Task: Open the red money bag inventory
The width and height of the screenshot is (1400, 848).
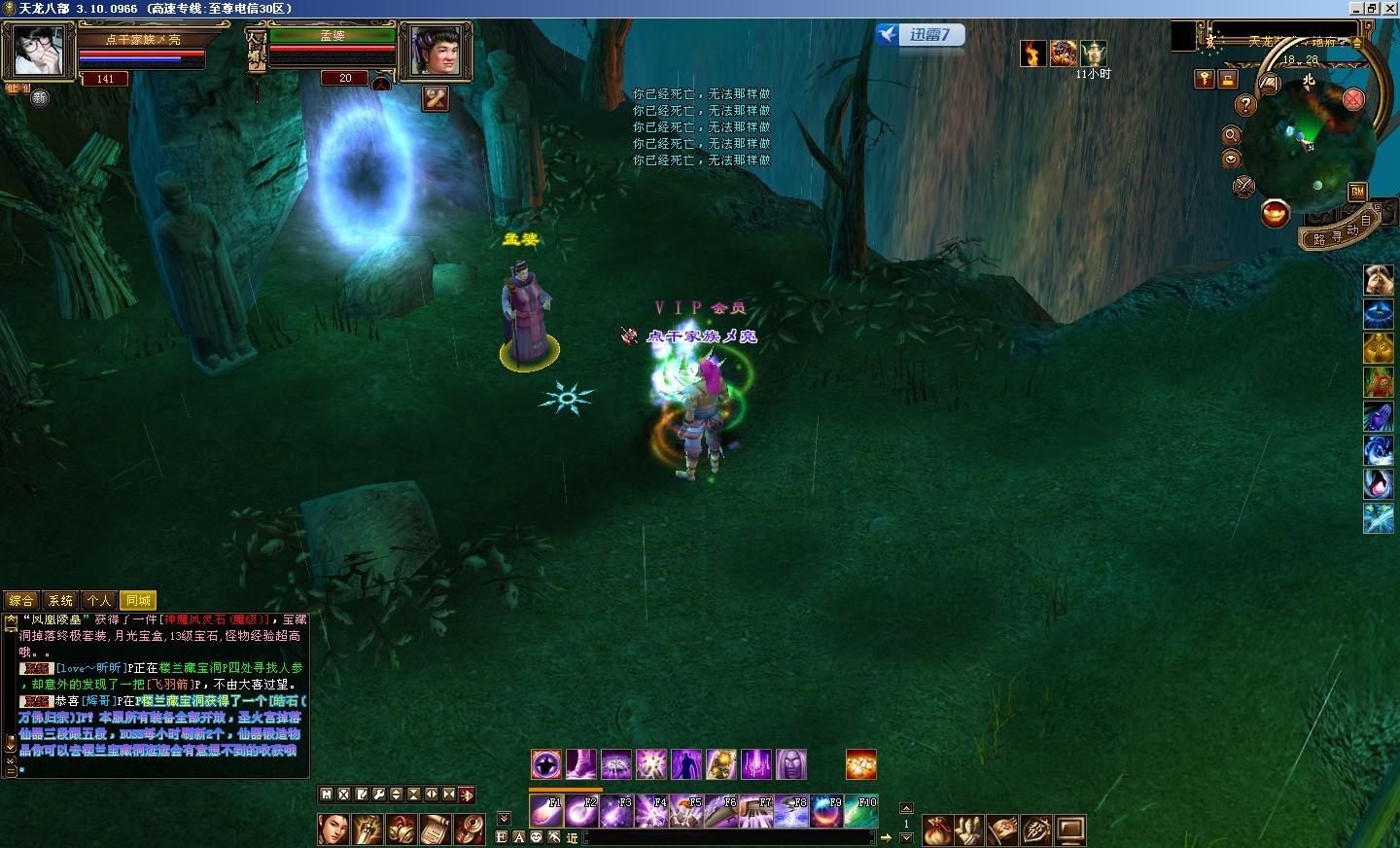Action: tap(937, 830)
